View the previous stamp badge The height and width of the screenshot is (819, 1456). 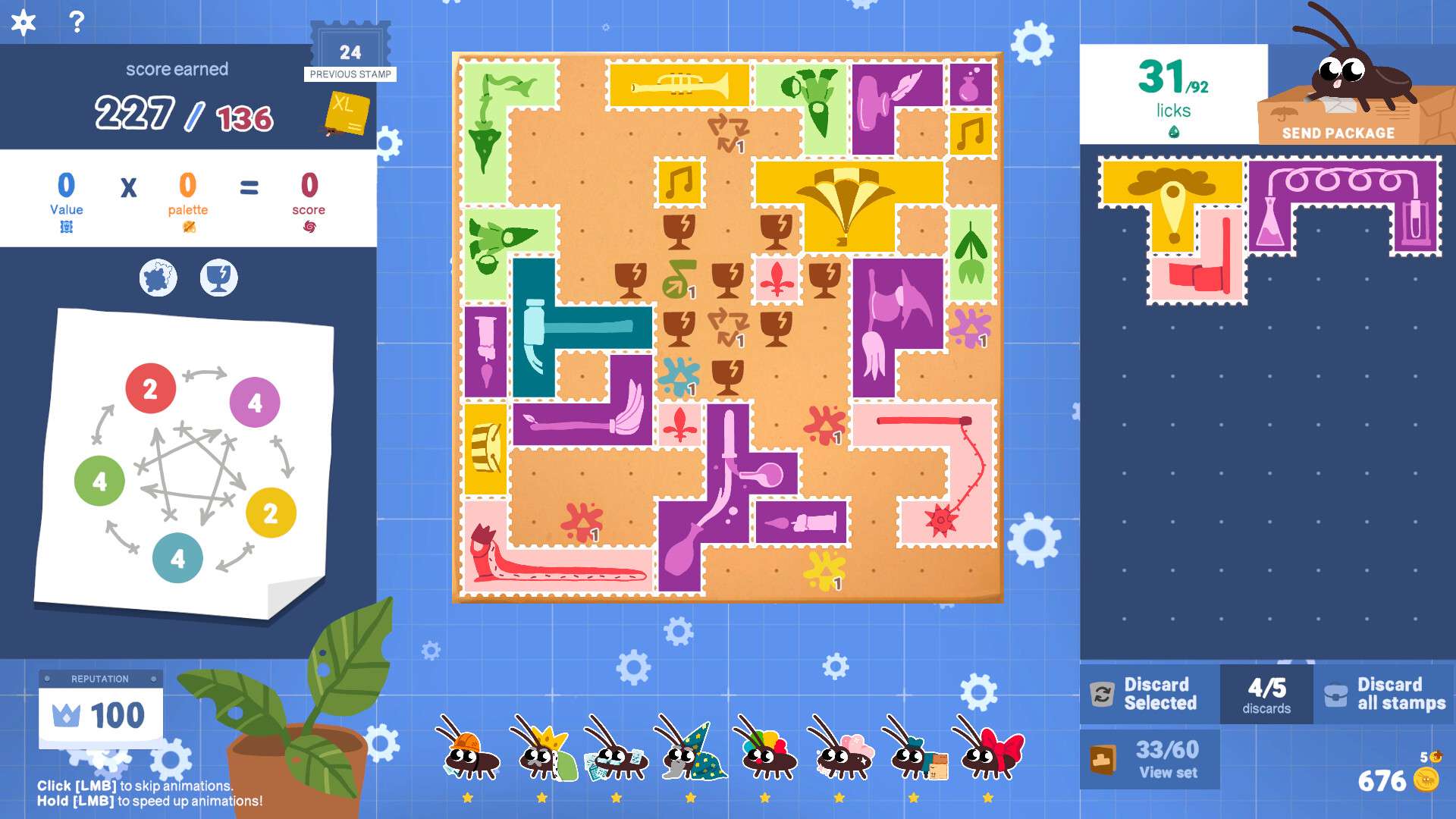click(350, 52)
